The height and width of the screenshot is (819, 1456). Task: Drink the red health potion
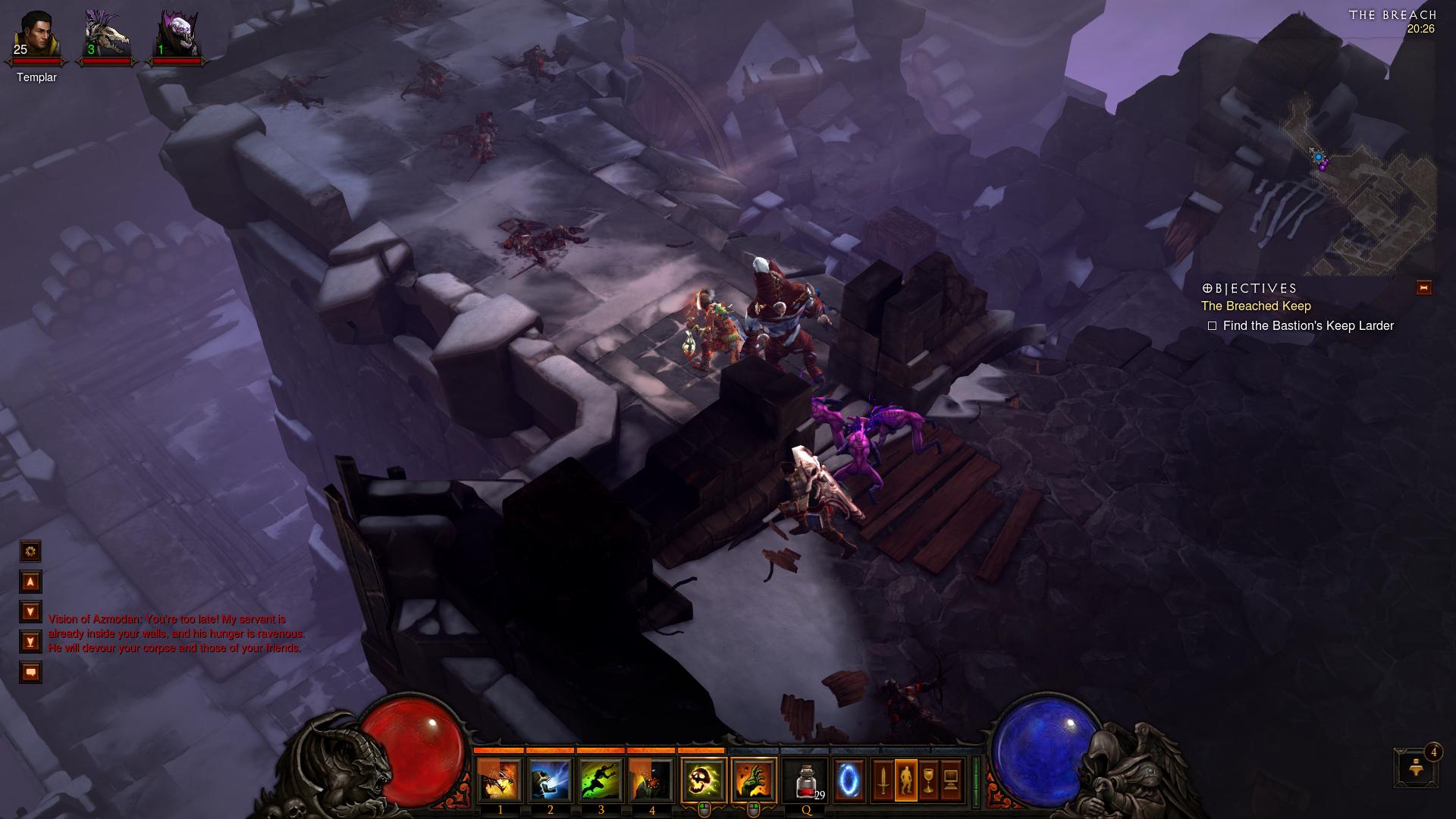point(806,780)
